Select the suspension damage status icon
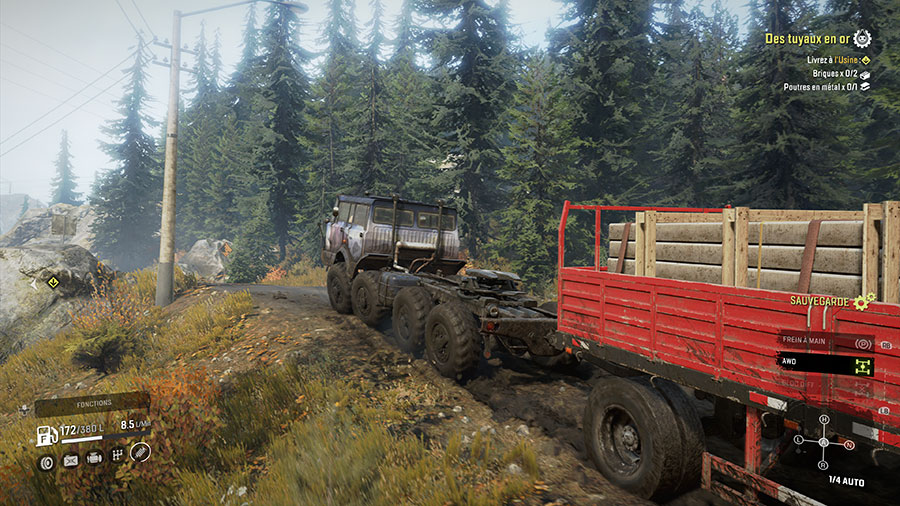 click(141, 452)
